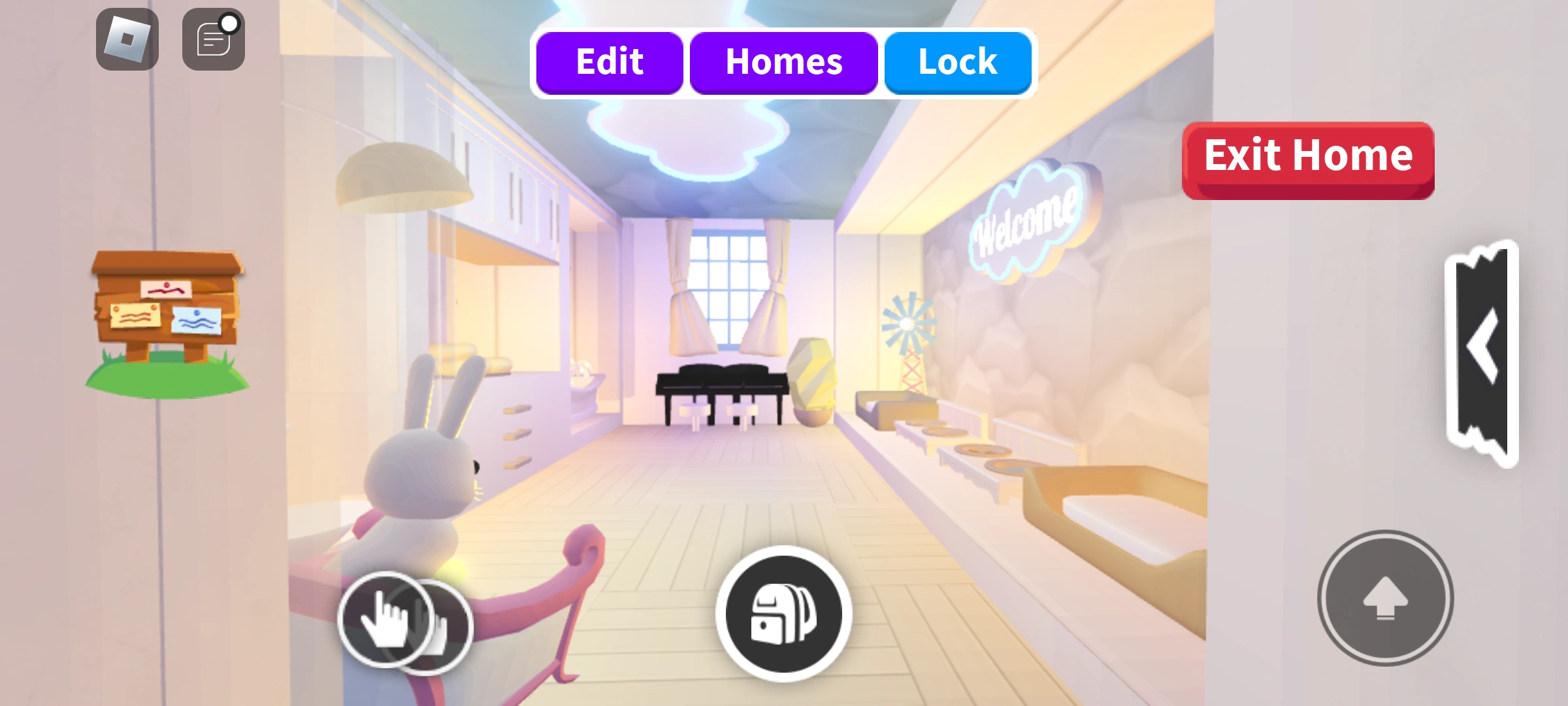Screen dimensions: 1568x706
Task: Switch to the Homes tab
Action: pos(783,61)
